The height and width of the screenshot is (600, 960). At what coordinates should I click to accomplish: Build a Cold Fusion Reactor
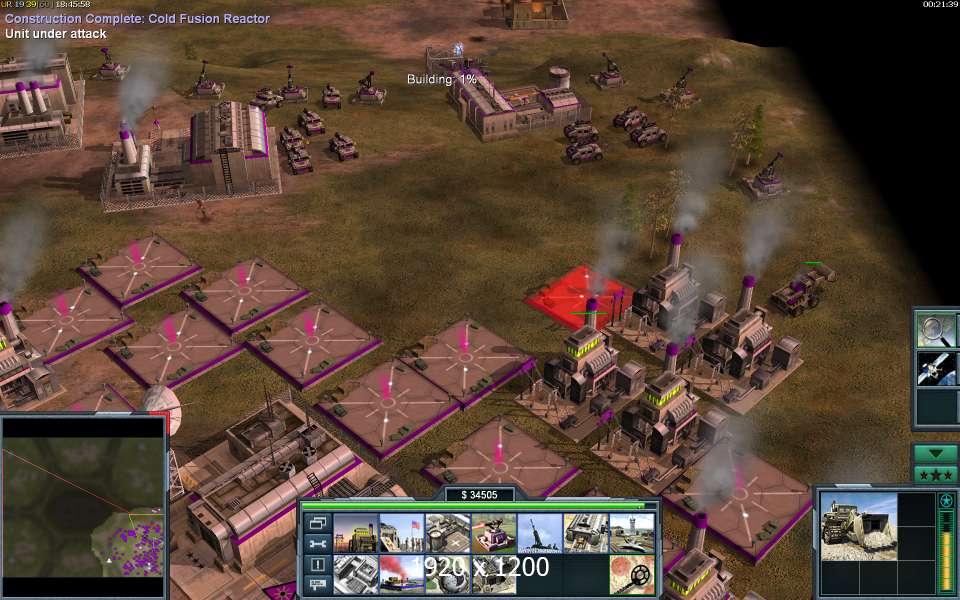[x=355, y=533]
